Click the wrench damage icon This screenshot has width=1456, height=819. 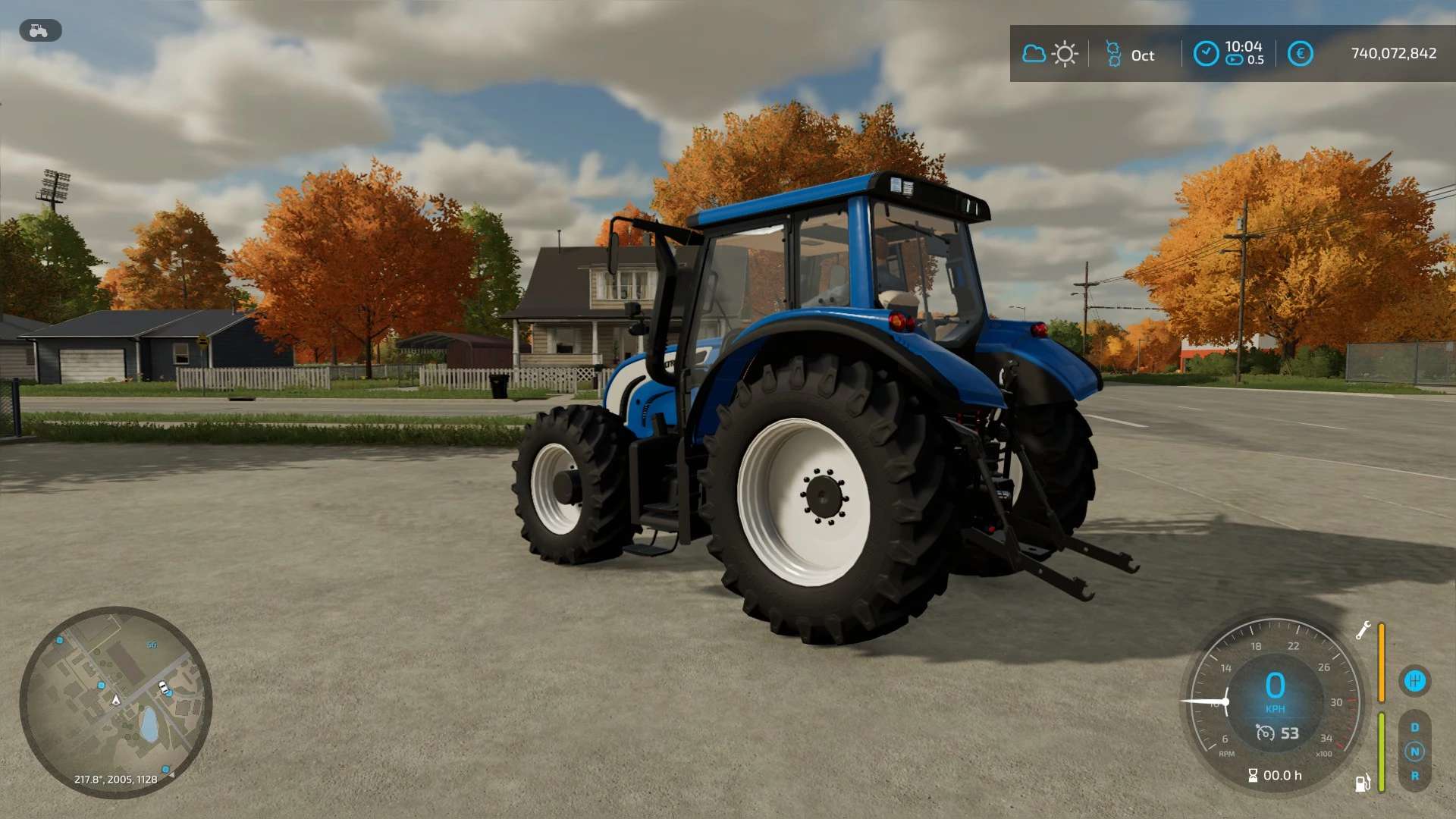click(1363, 631)
